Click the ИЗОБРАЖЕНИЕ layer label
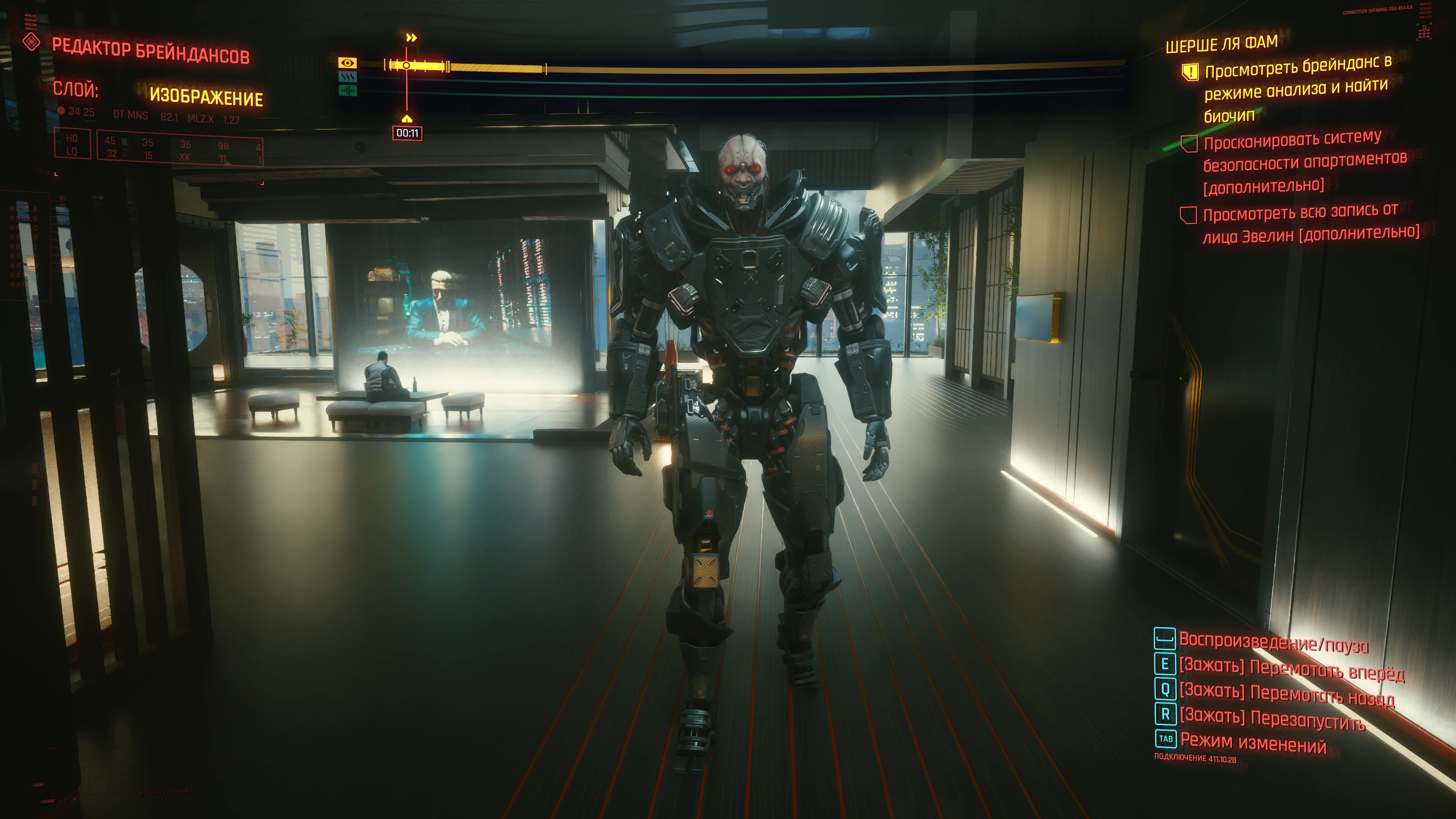The width and height of the screenshot is (1456, 819). coord(206,97)
